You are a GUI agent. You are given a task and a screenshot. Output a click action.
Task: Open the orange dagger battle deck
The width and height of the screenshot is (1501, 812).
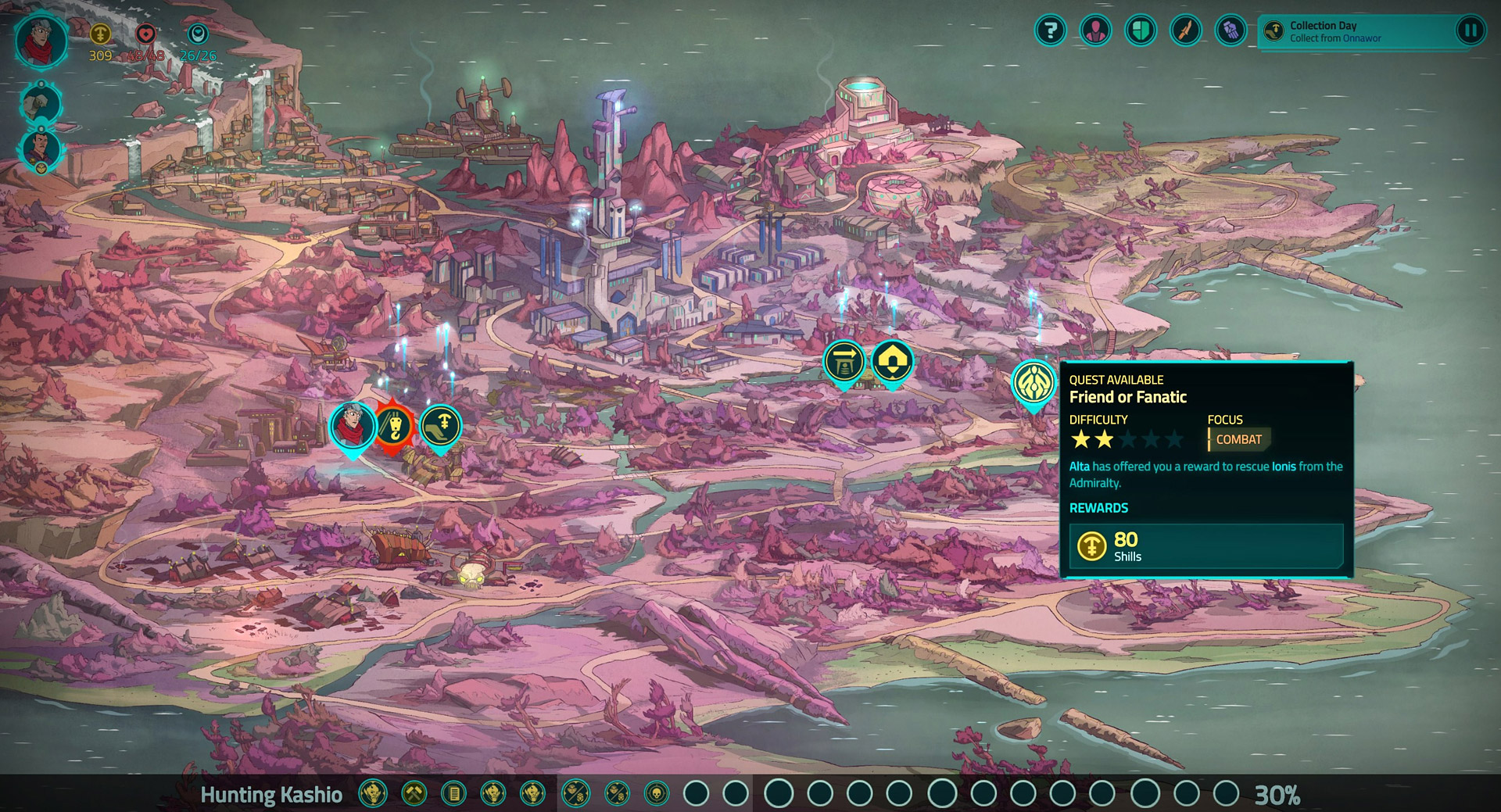tap(1185, 31)
